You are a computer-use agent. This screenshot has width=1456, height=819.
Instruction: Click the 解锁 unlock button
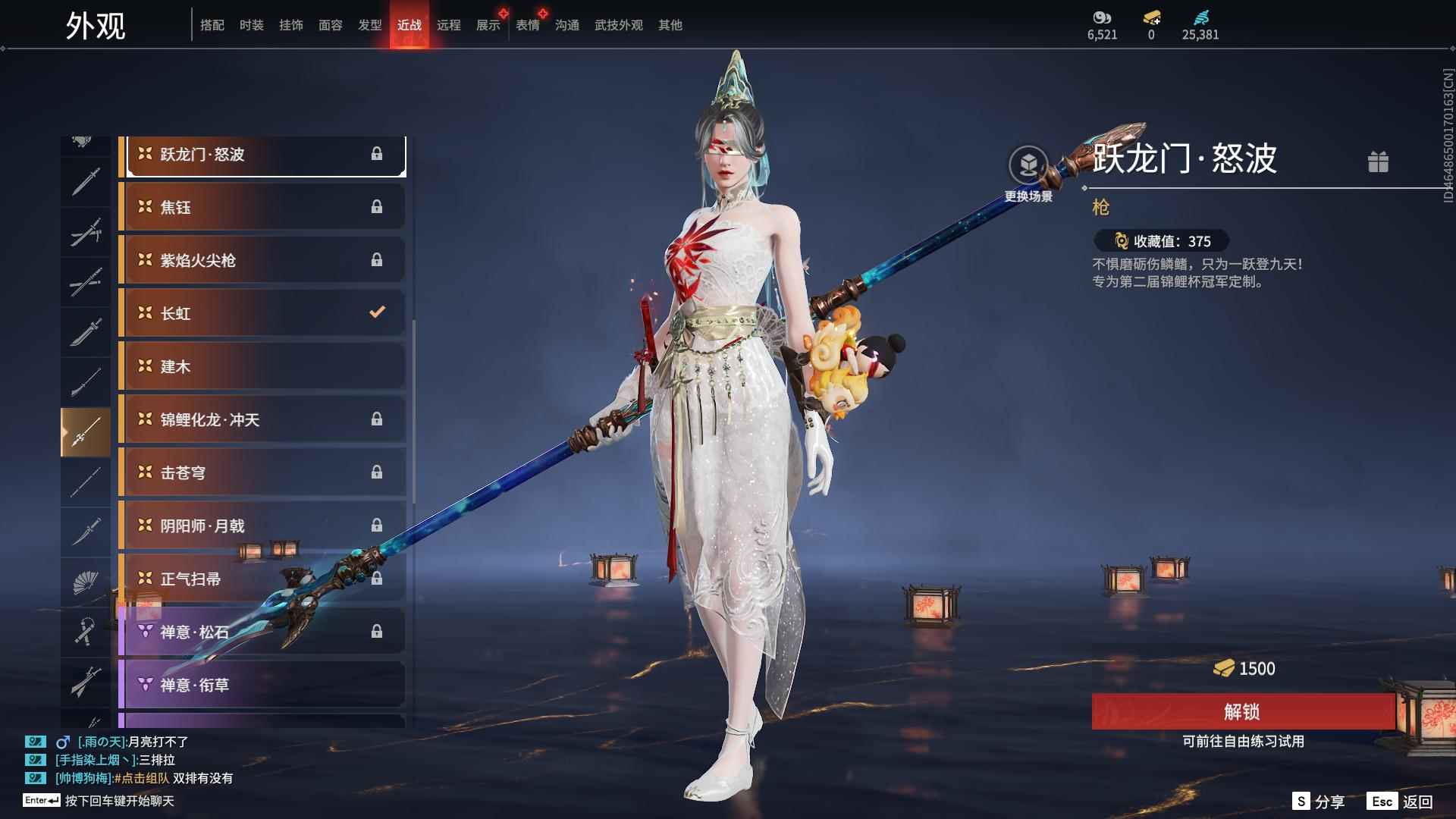[1242, 711]
